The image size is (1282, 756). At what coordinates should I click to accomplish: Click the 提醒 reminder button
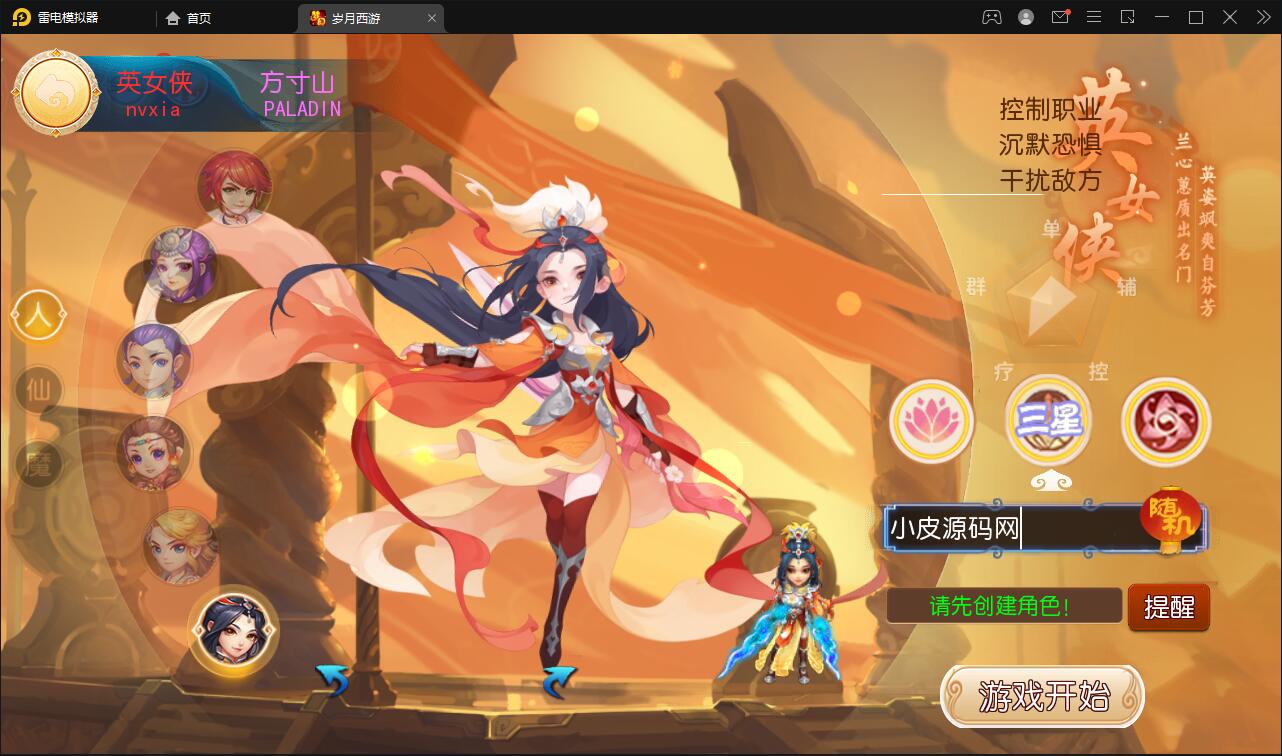click(1168, 607)
